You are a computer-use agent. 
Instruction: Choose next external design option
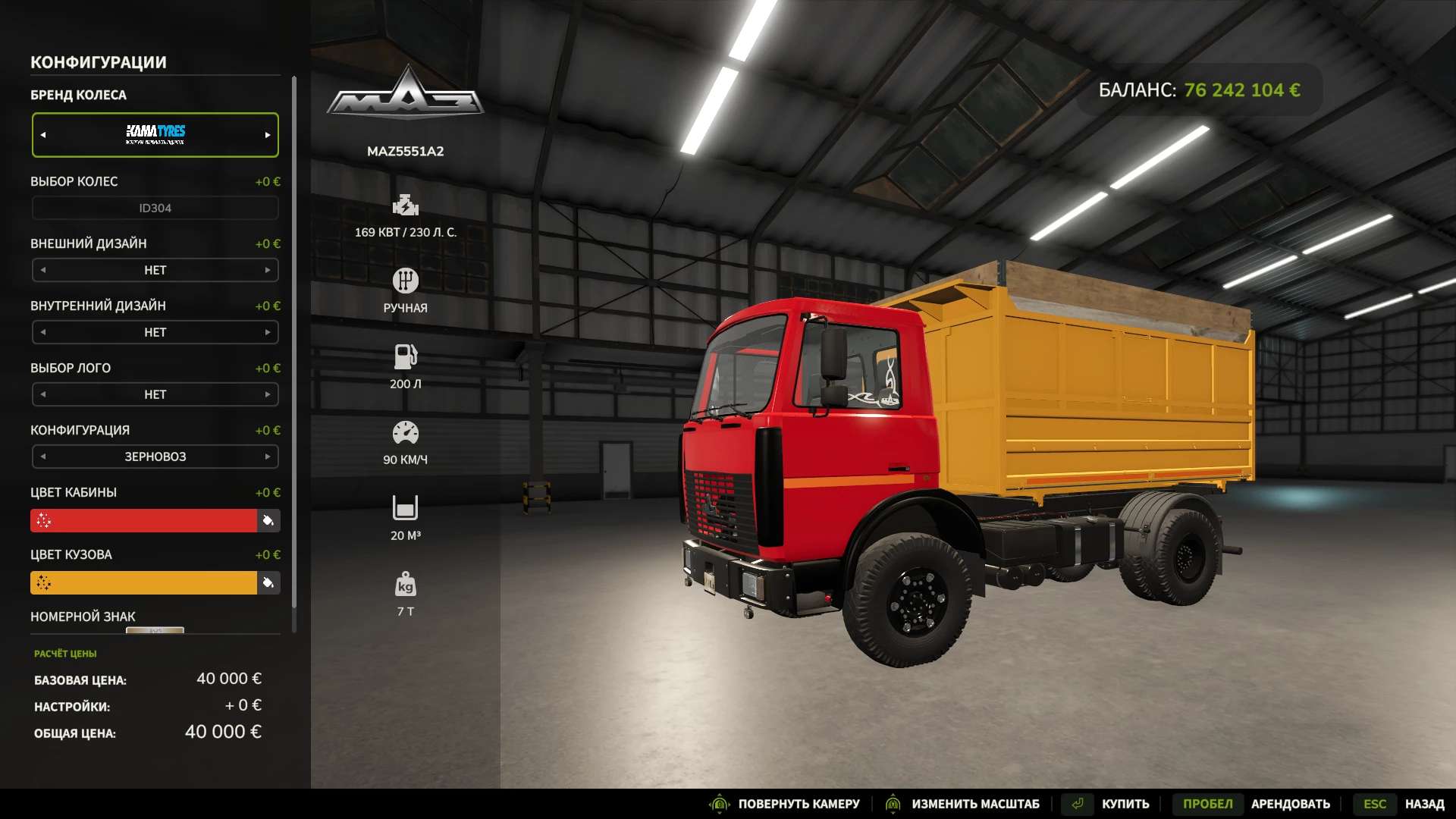click(x=267, y=270)
